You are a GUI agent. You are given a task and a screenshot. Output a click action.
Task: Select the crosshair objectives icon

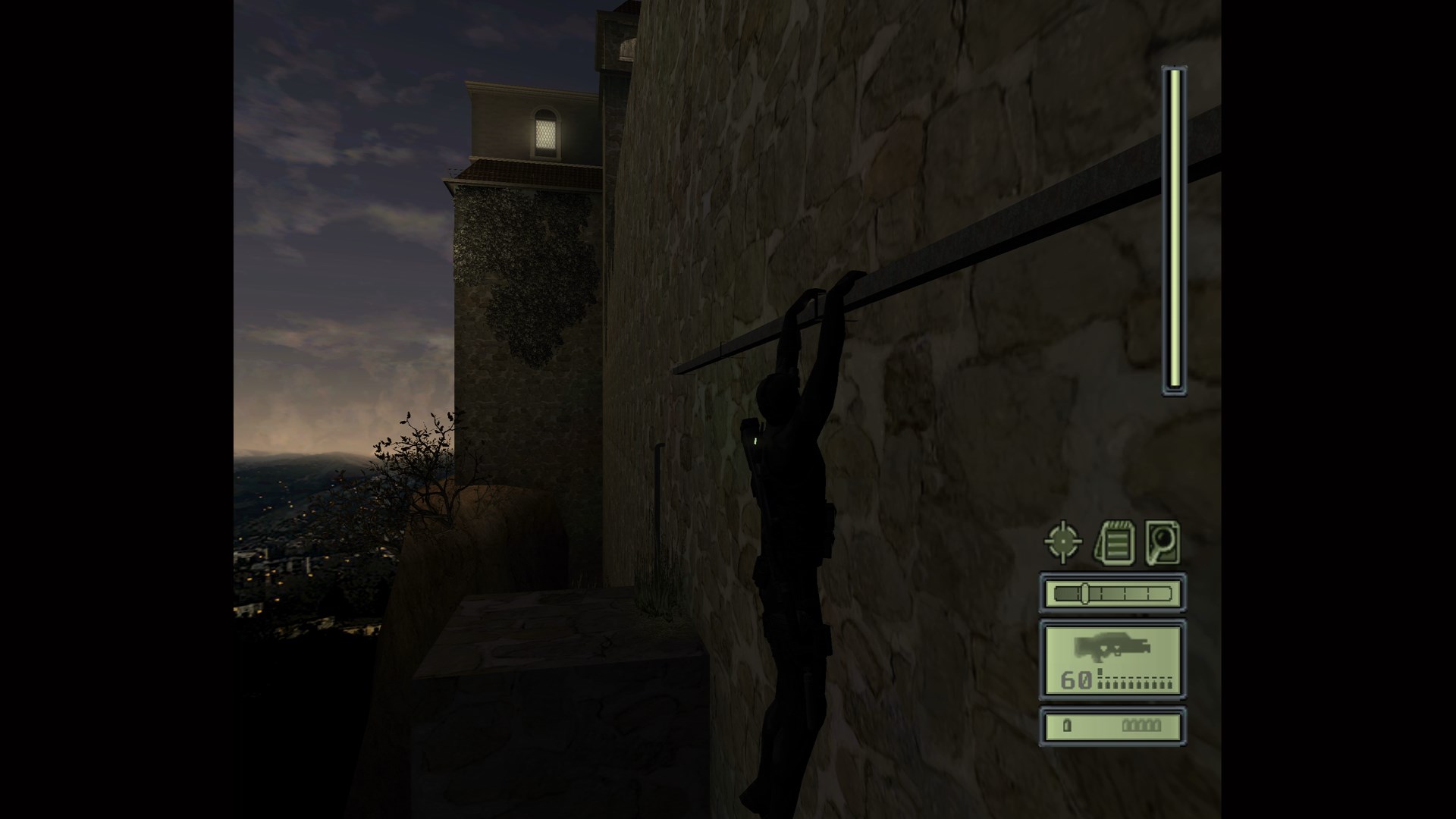tap(1062, 541)
